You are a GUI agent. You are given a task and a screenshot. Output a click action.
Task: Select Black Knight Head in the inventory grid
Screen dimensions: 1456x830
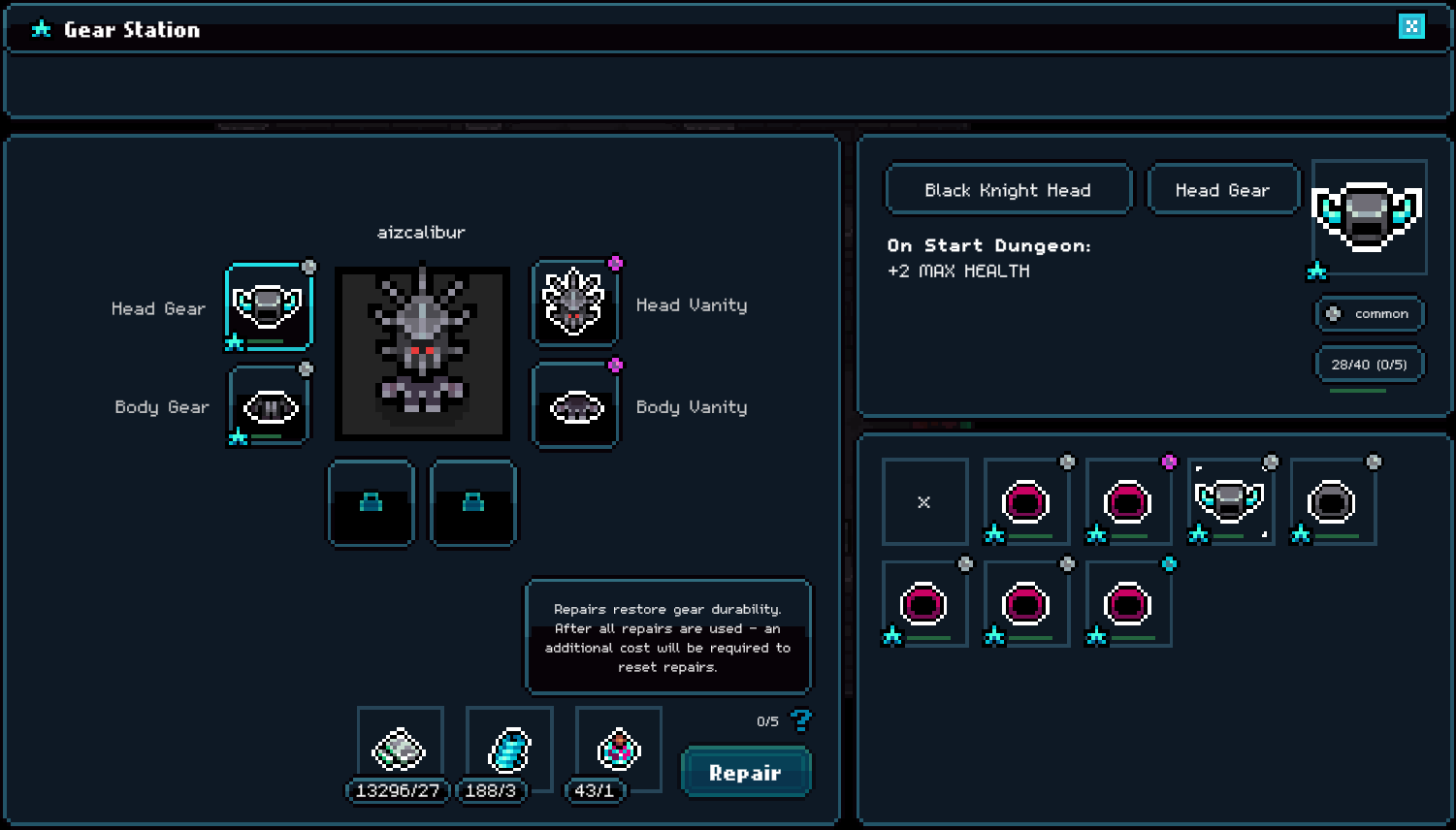(x=1230, y=502)
